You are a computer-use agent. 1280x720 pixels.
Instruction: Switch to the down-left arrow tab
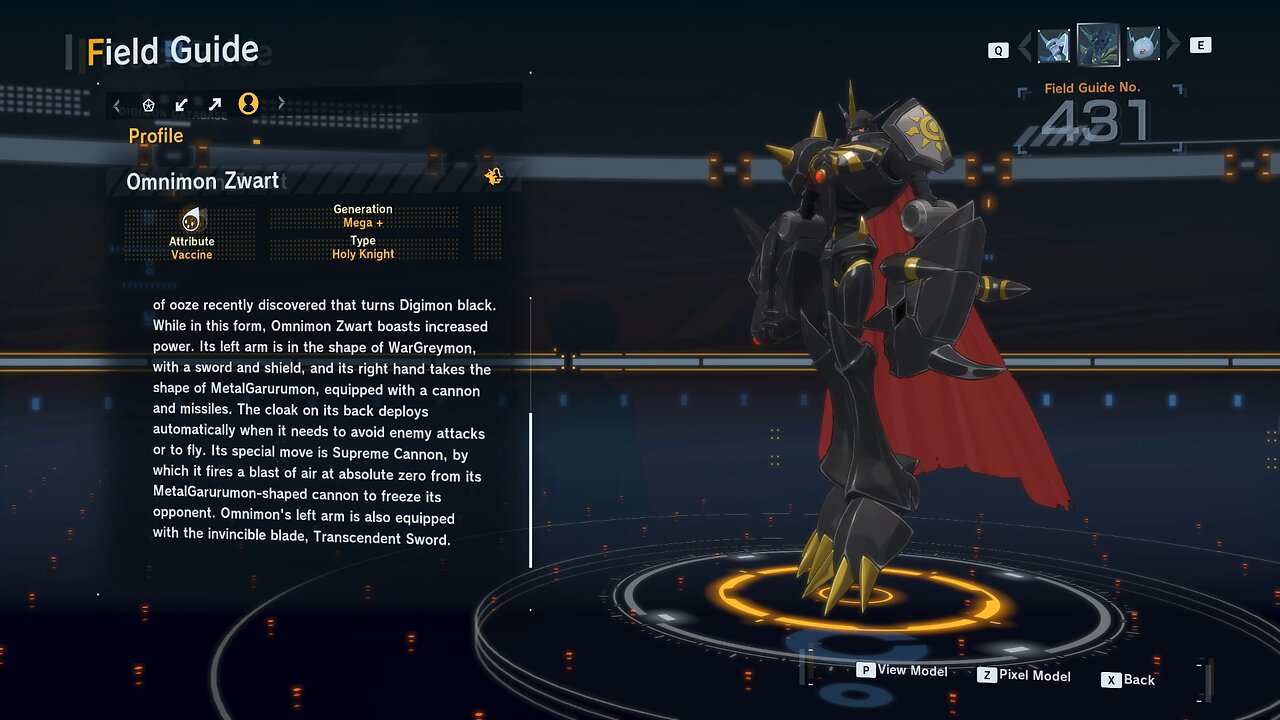tap(182, 104)
